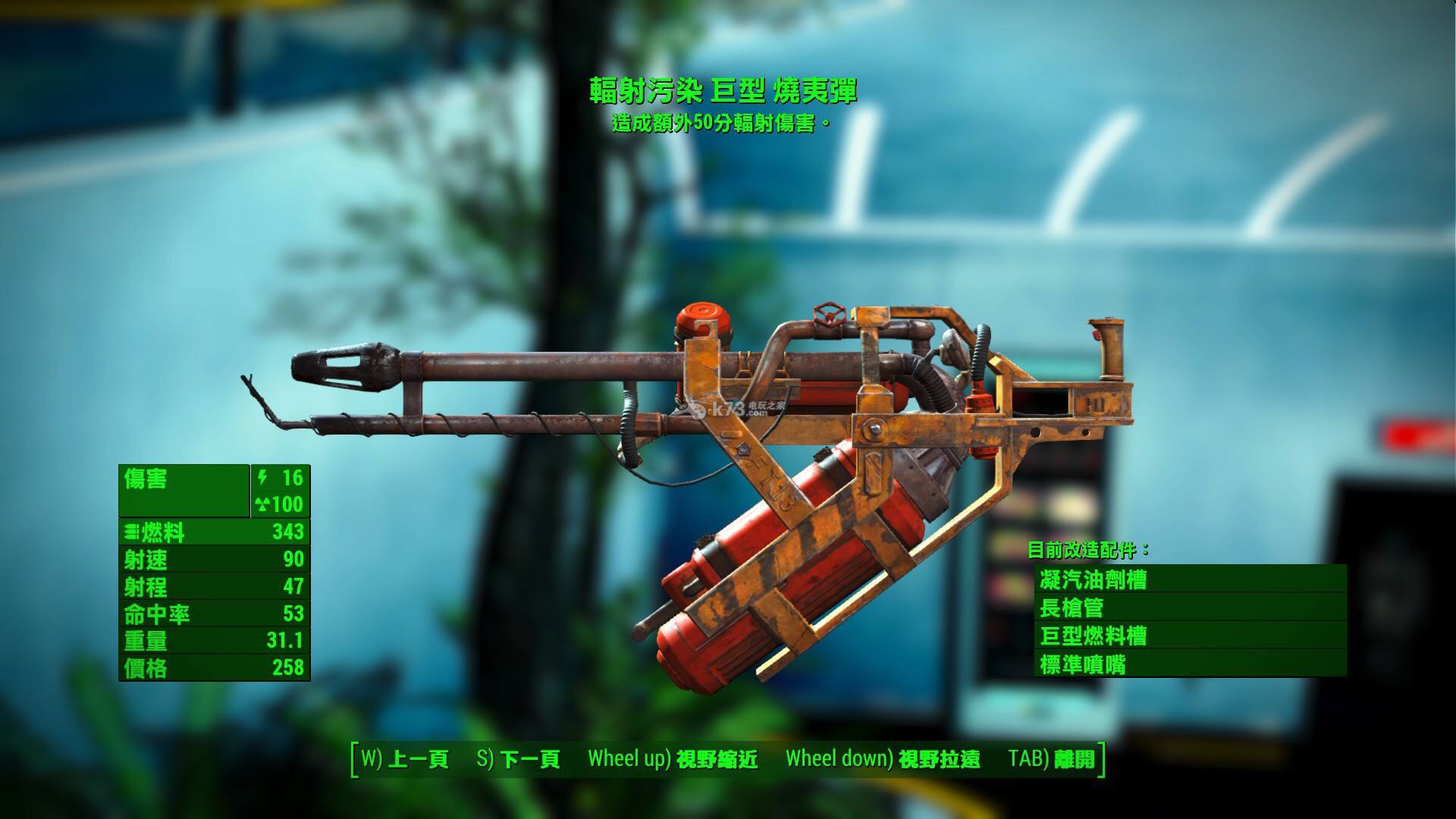Go to previous page with 上一頁
This screenshot has height=819, width=1456.
405,758
